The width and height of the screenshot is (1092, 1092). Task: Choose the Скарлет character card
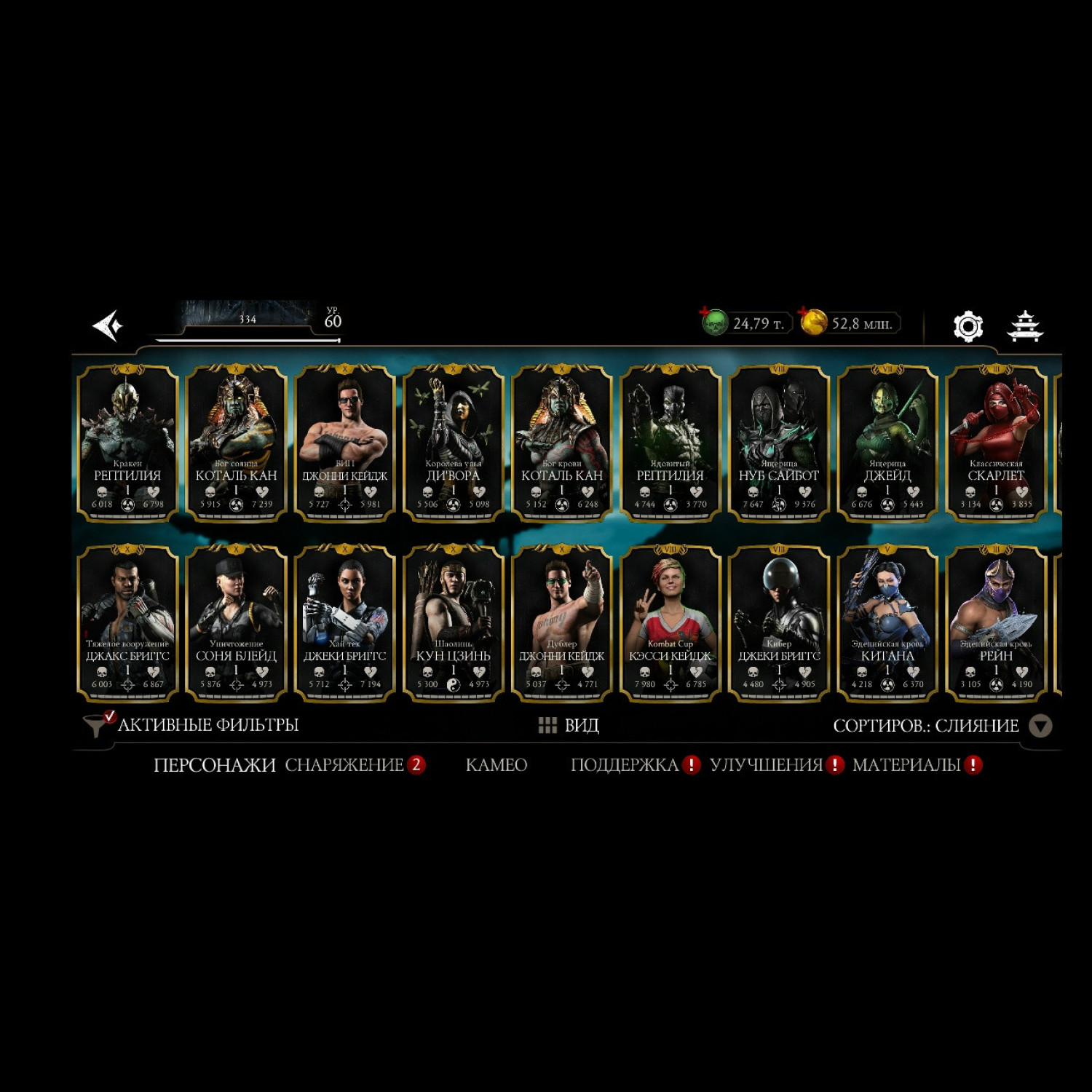pos(995,443)
